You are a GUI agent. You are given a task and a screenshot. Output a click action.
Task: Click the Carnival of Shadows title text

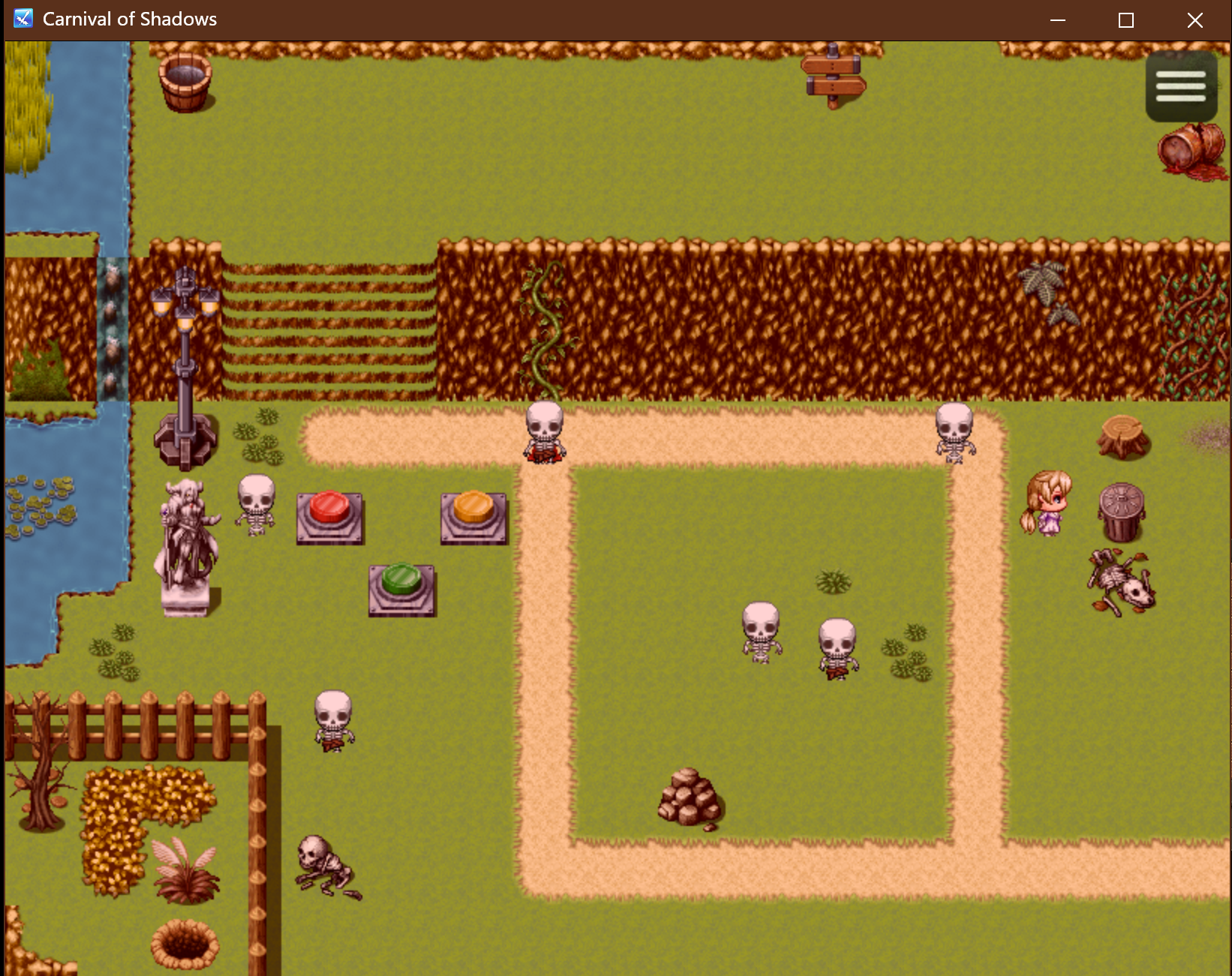(x=129, y=18)
